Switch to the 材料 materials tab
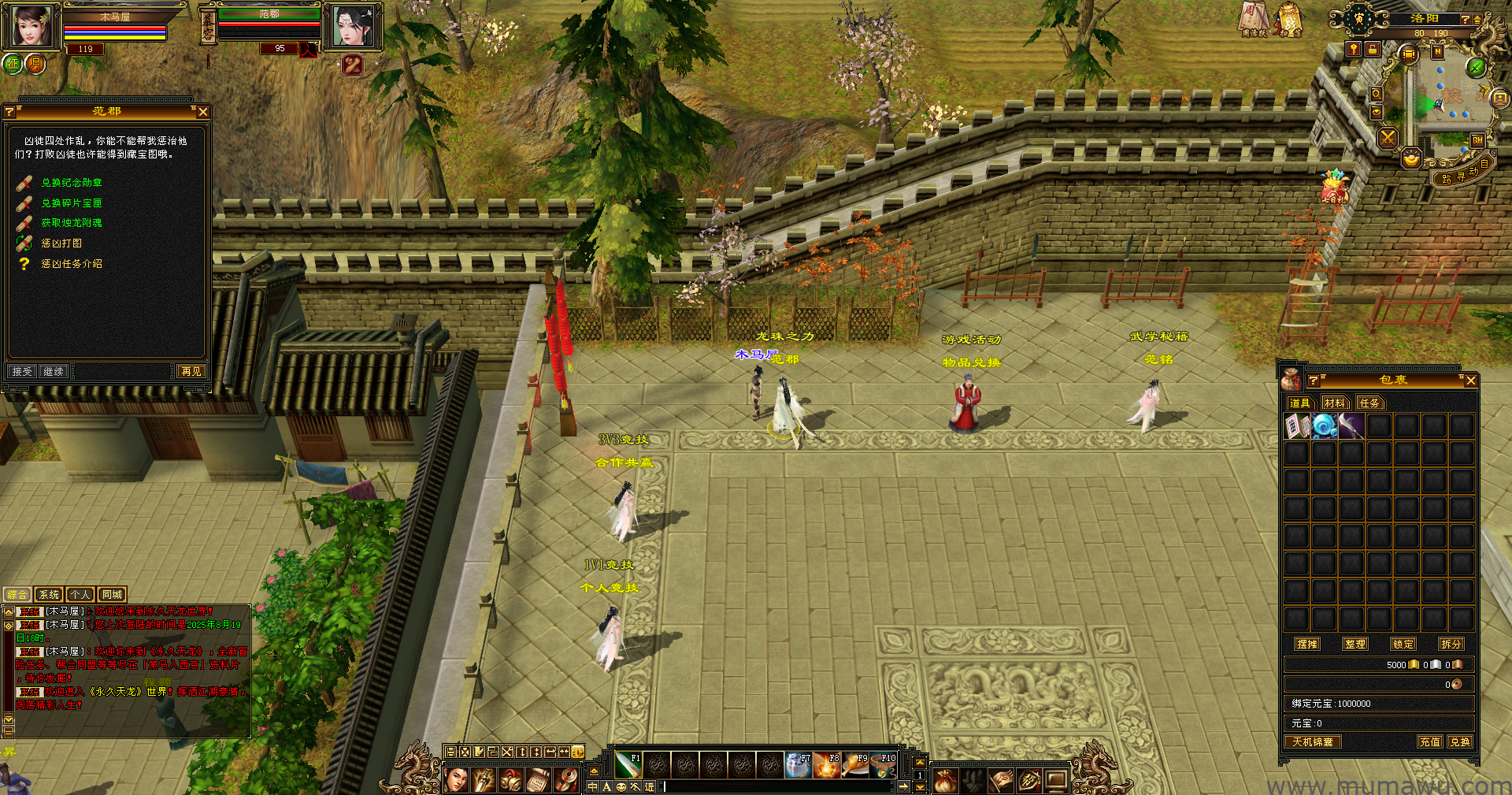 click(1334, 403)
